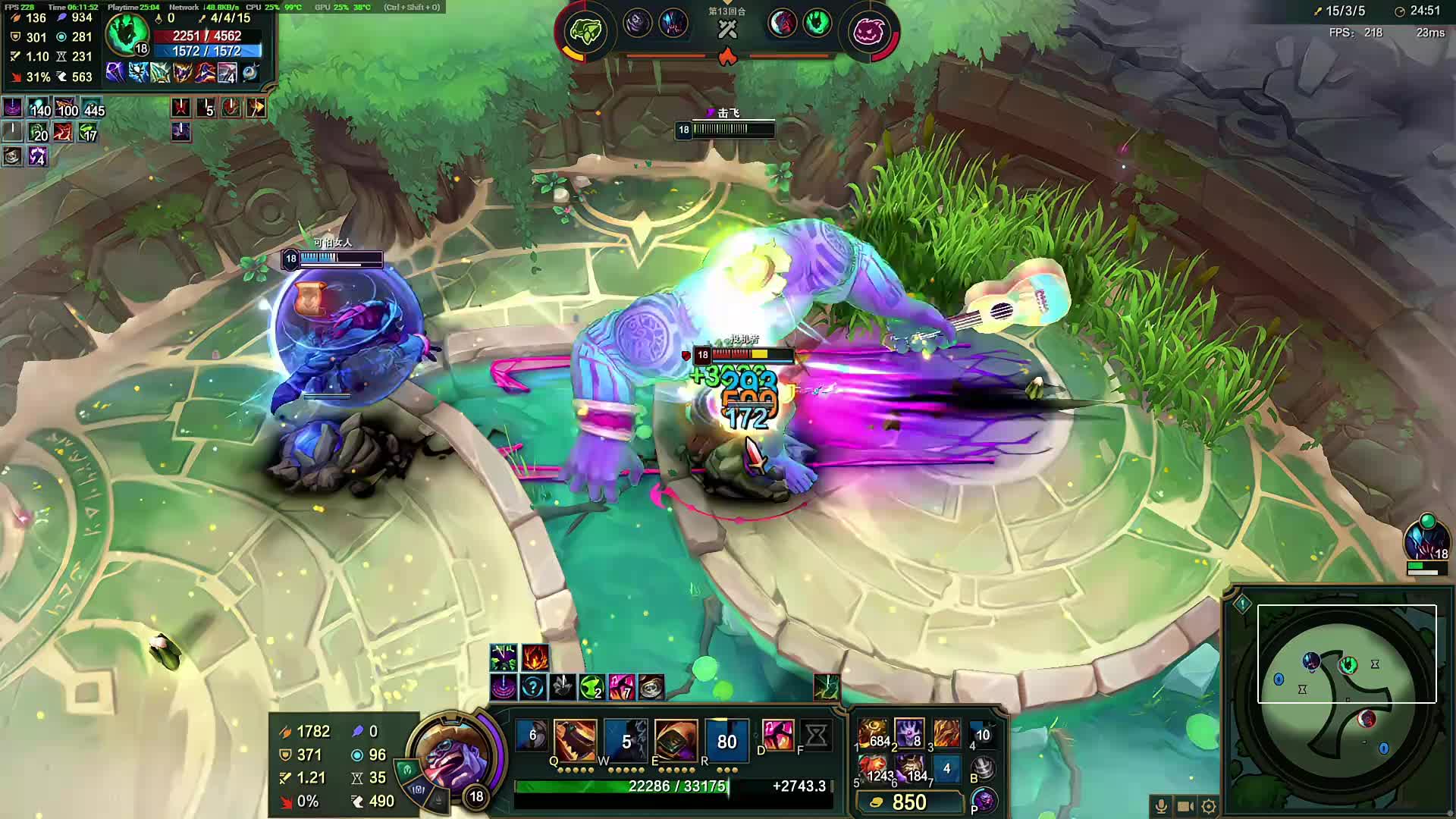This screenshot has height=819, width=1456.
Task: Click the green helmet team emblem
Action: pos(585,32)
